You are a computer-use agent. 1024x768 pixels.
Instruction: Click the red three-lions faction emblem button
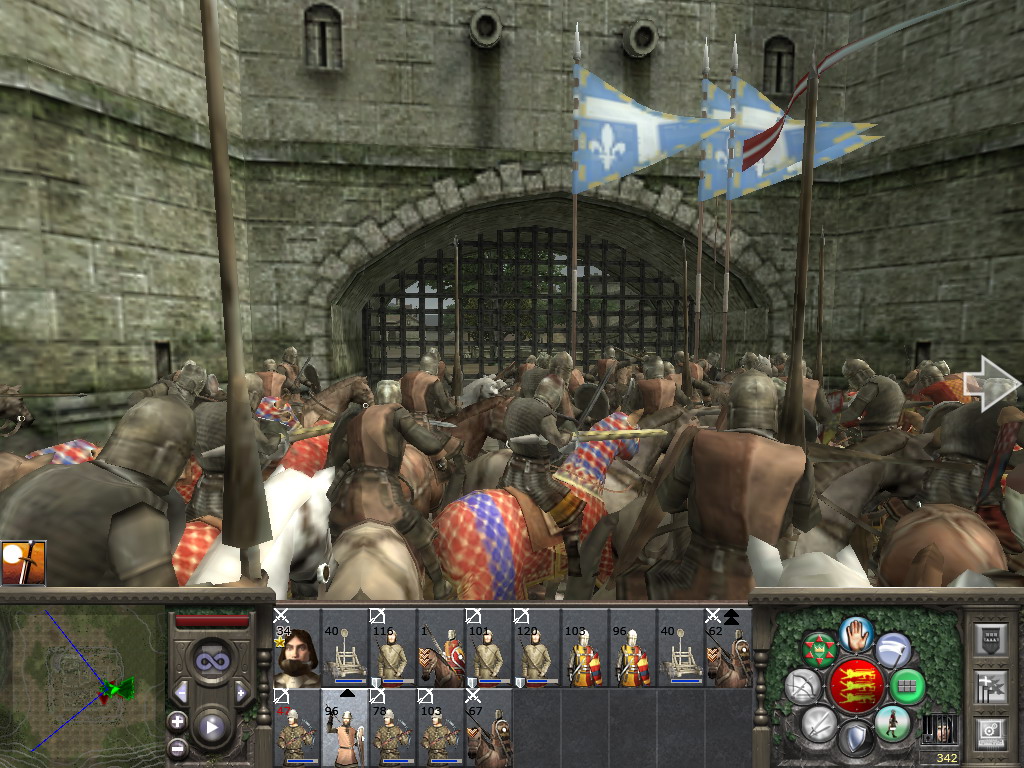855,686
